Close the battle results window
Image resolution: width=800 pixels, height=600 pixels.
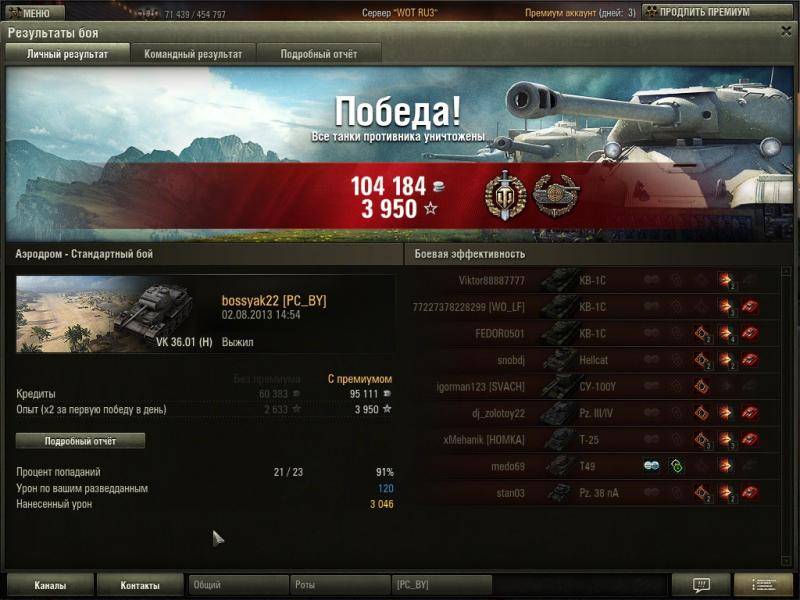(x=786, y=32)
